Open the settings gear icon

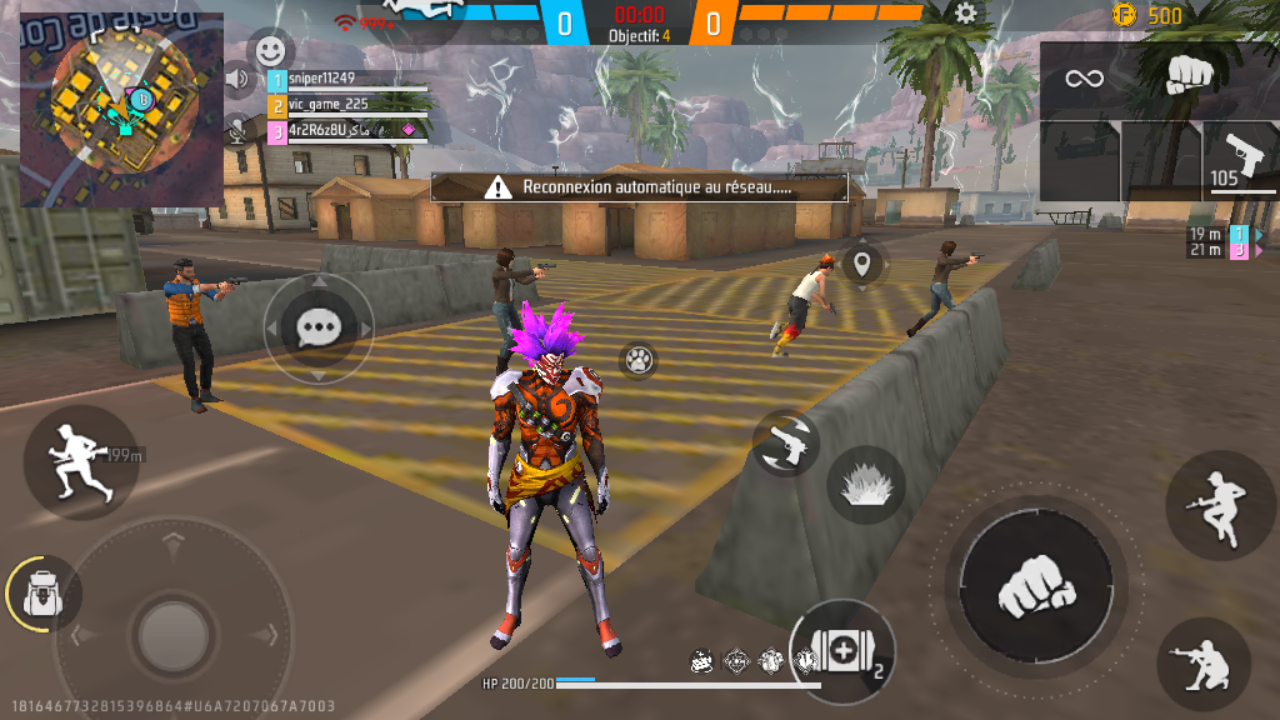click(x=965, y=14)
